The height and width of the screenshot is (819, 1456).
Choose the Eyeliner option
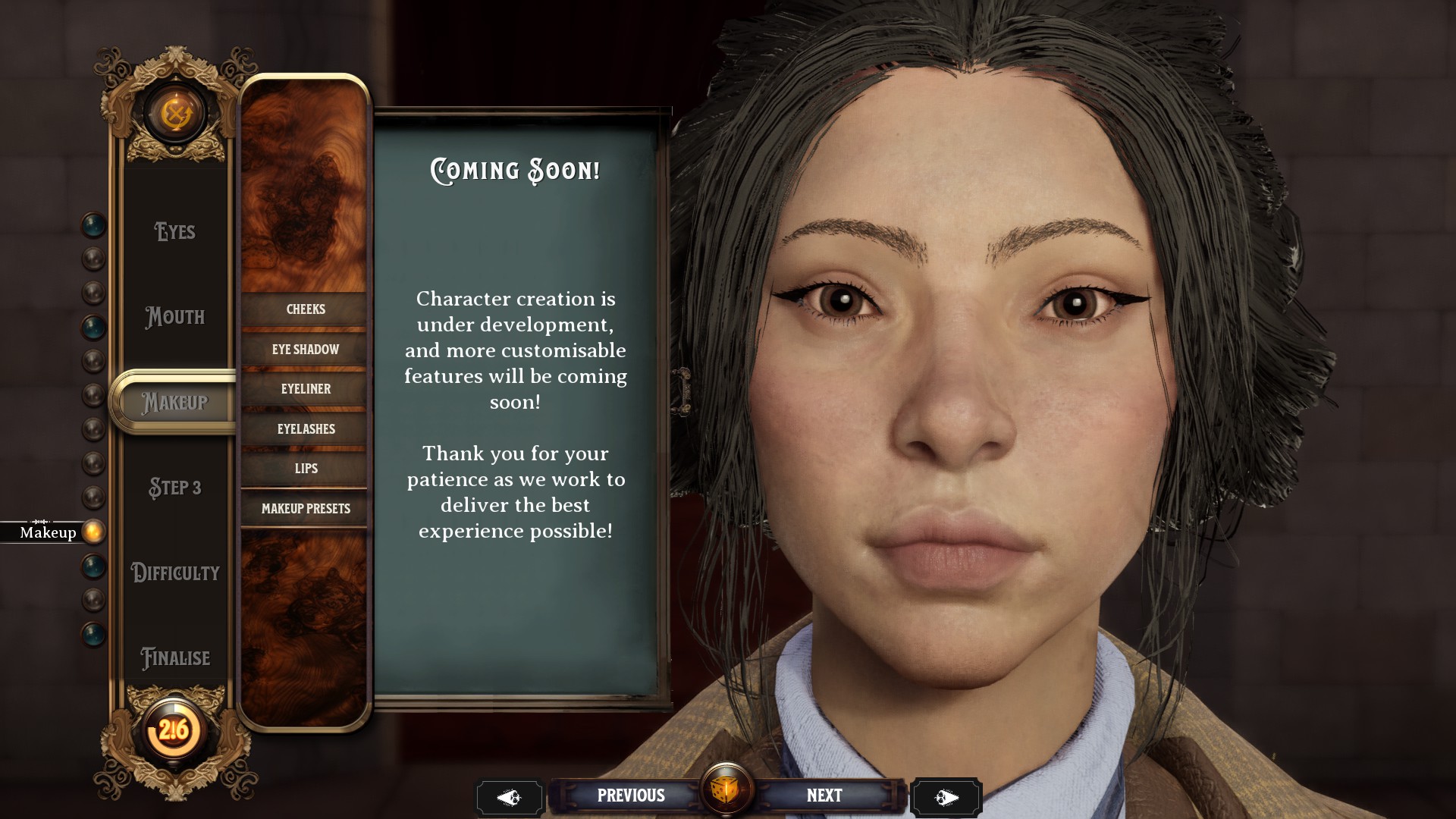tap(305, 389)
